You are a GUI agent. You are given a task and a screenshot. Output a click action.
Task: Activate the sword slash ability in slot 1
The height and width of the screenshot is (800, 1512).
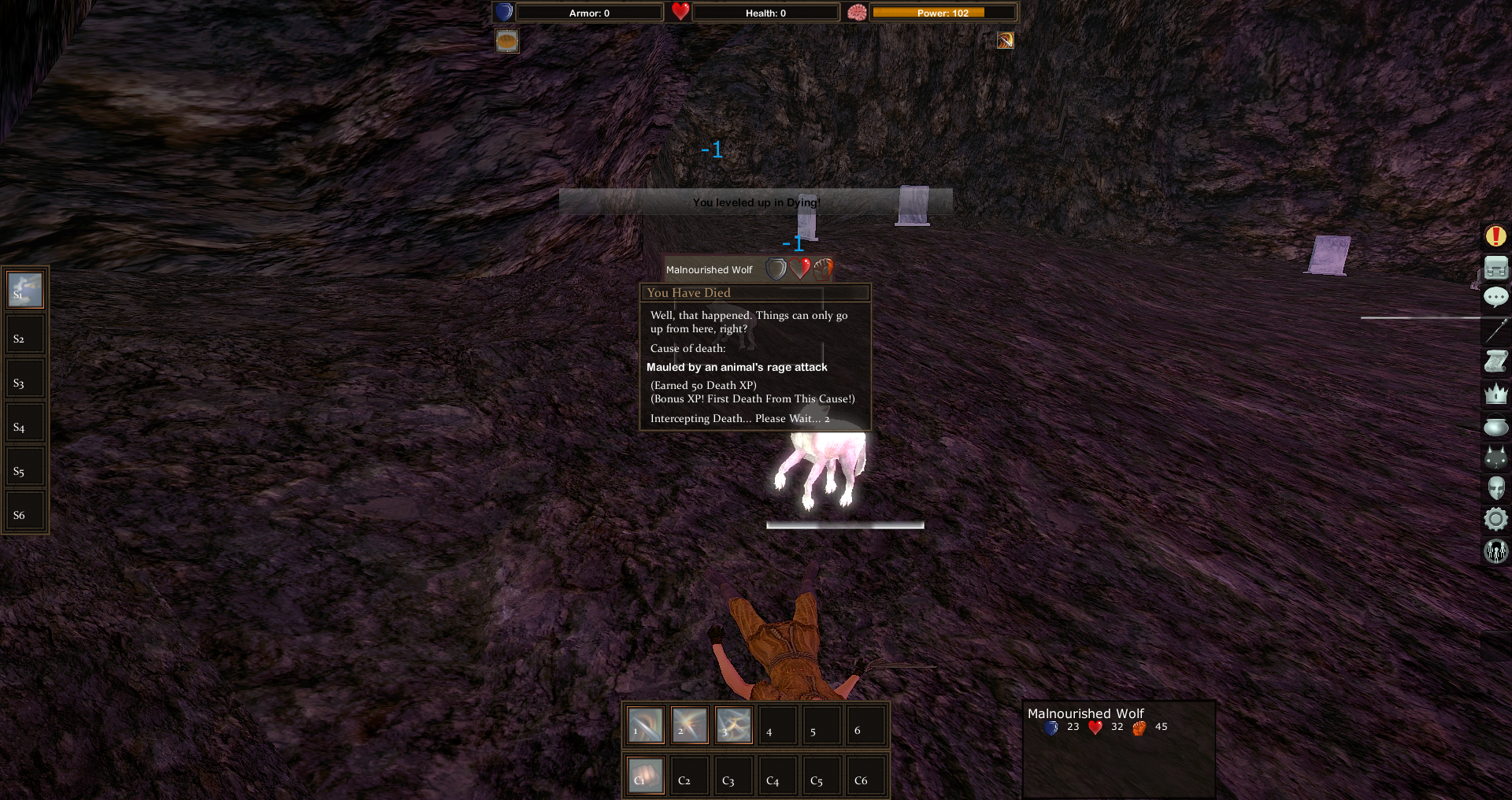(645, 724)
